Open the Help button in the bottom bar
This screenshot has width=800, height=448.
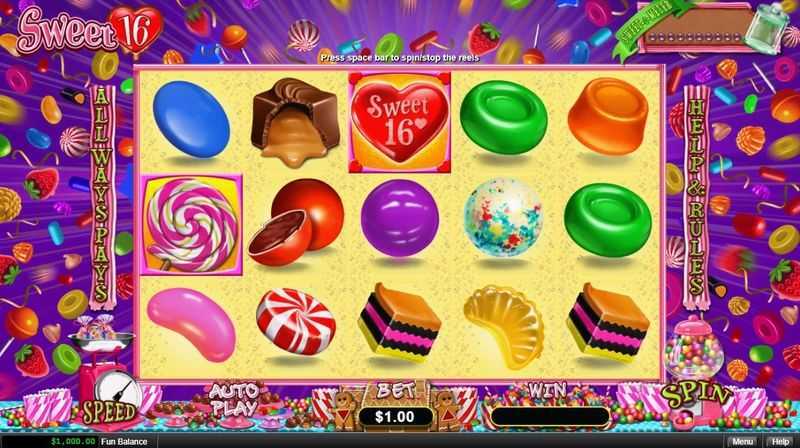[x=779, y=440]
